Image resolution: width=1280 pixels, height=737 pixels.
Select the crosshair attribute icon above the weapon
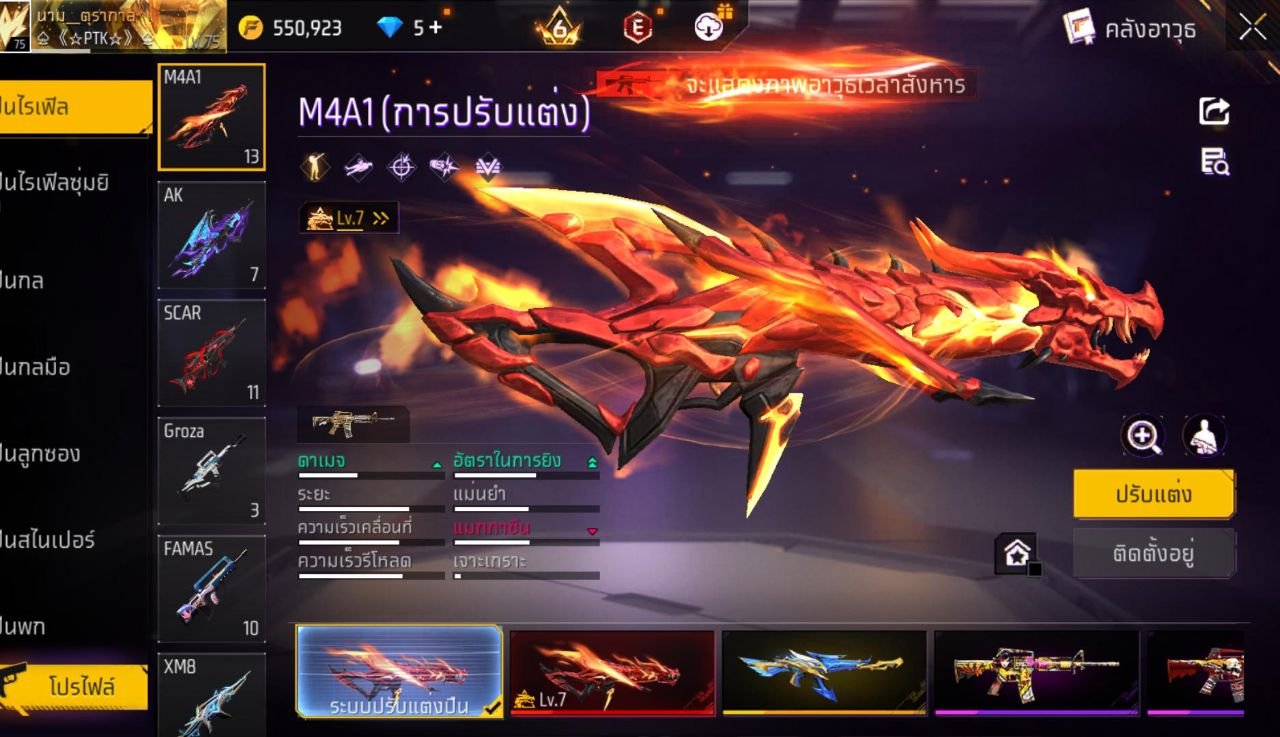point(402,166)
